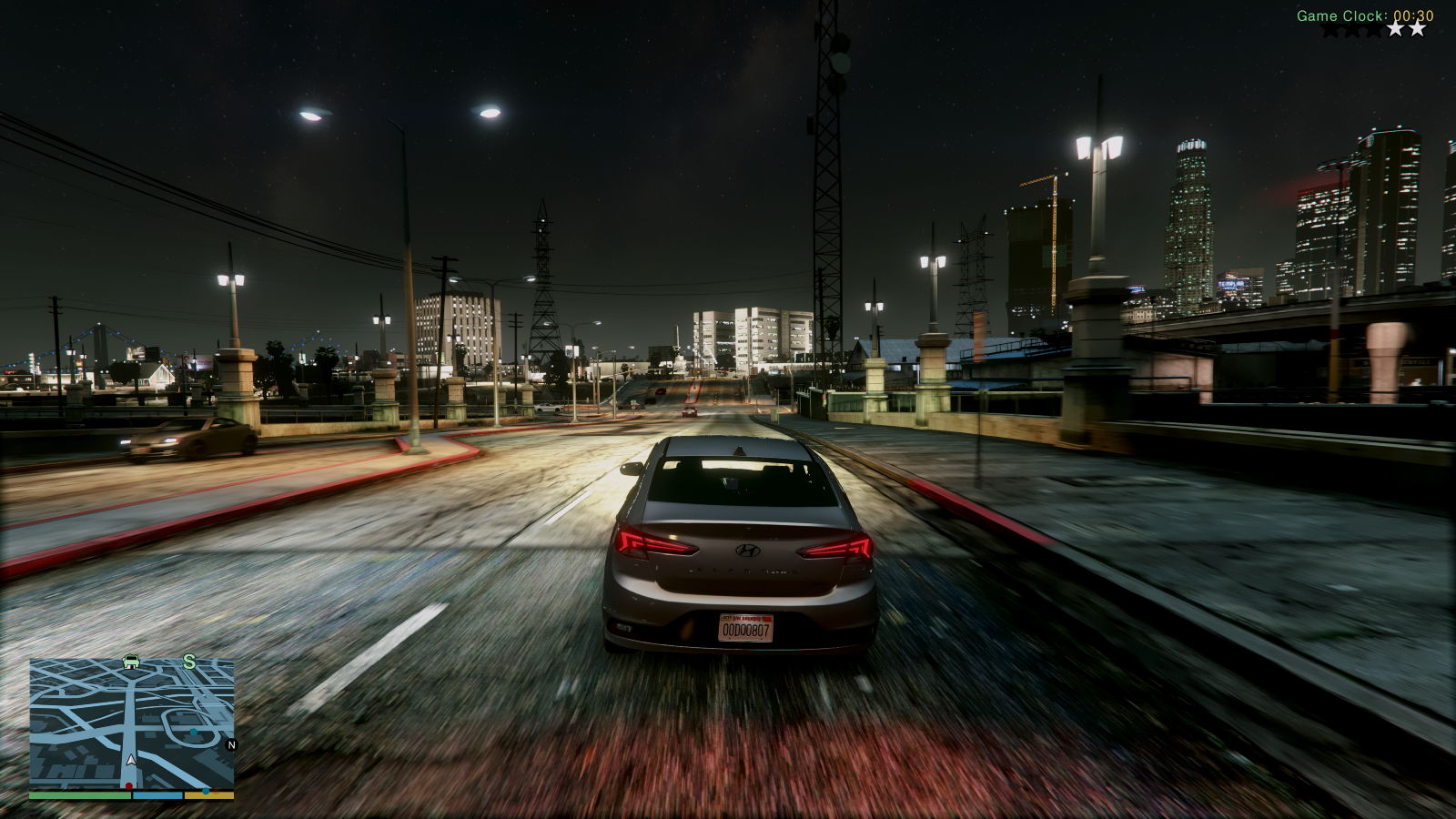Screen dimensions: 1456x819
Task: Select the green bus icon on the minimap
Action: (130, 662)
